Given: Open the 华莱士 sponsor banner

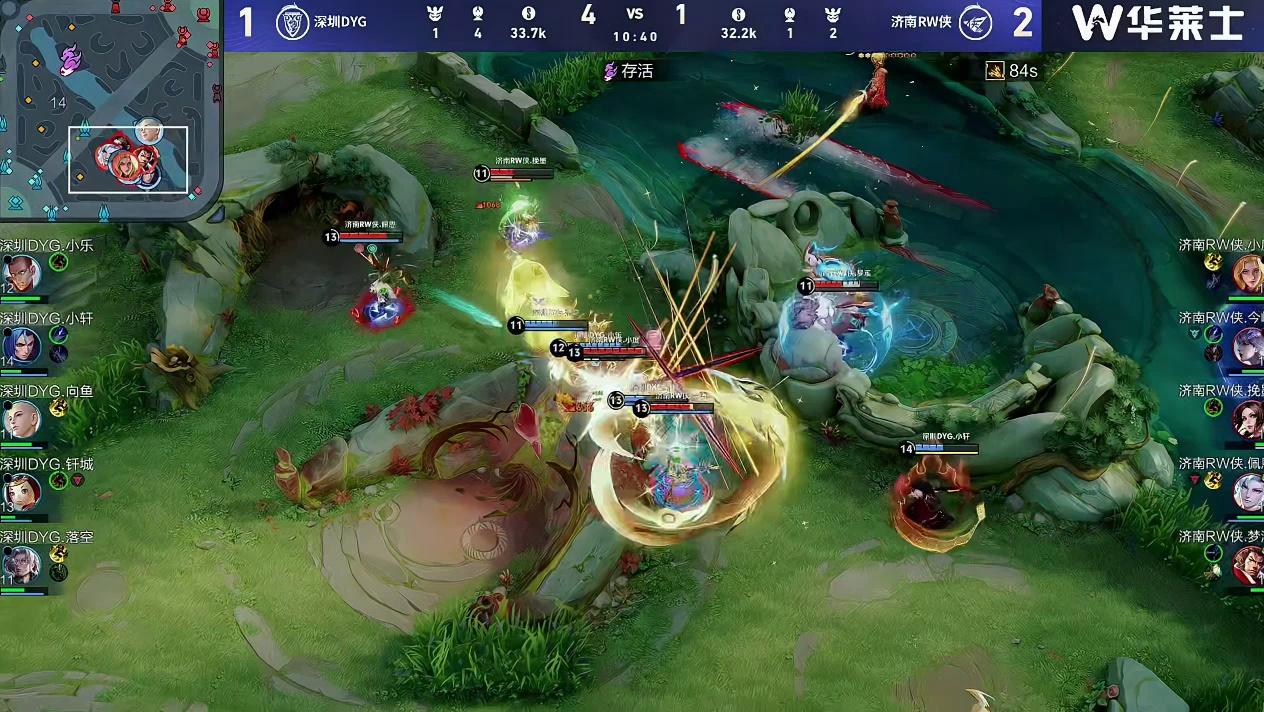Looking at the screenshot, I should coord(1157,24).
